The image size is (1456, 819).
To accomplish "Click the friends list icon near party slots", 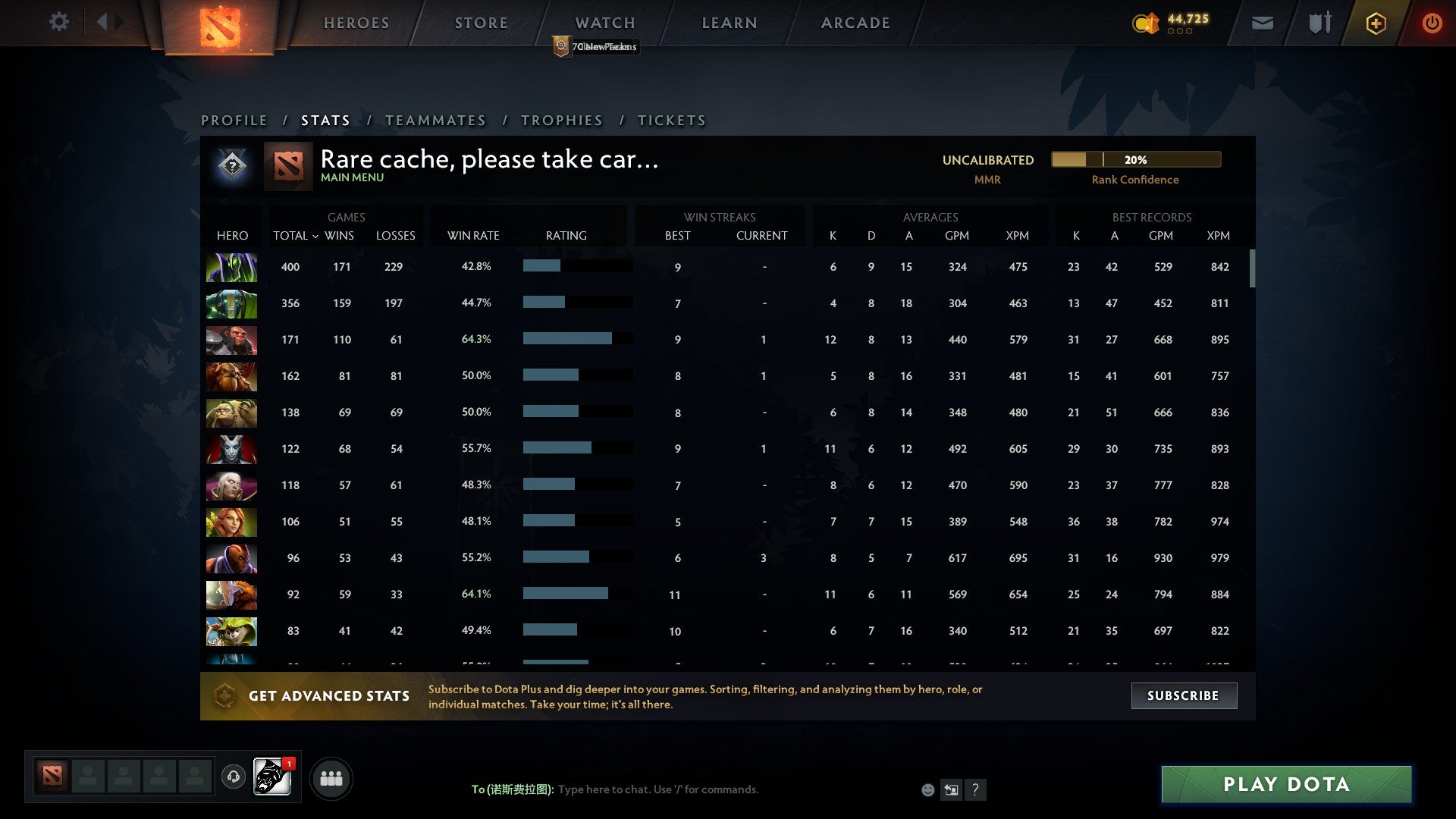I will tap(331, 777).
